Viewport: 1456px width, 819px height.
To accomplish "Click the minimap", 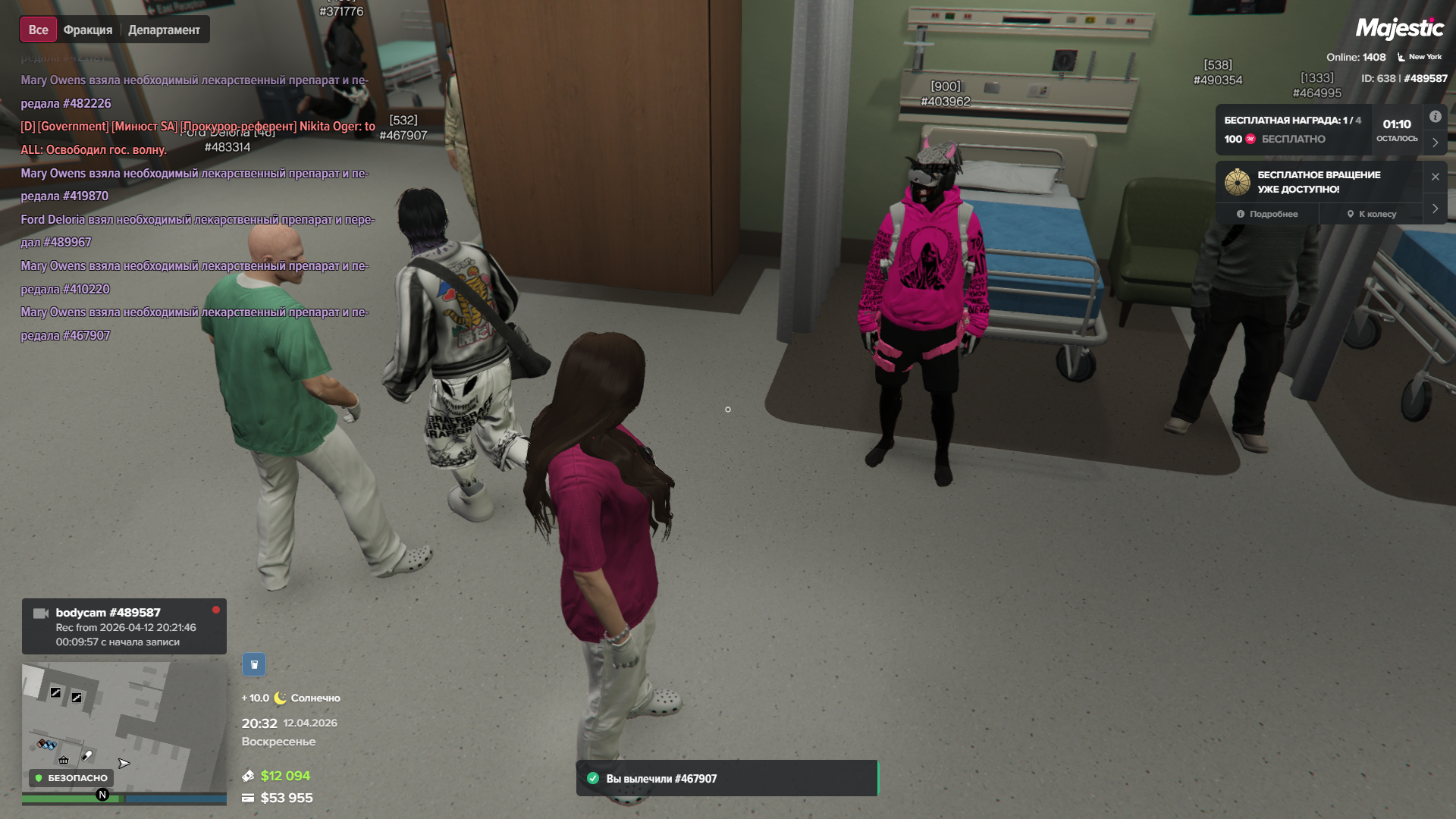I will coord(124,726).
